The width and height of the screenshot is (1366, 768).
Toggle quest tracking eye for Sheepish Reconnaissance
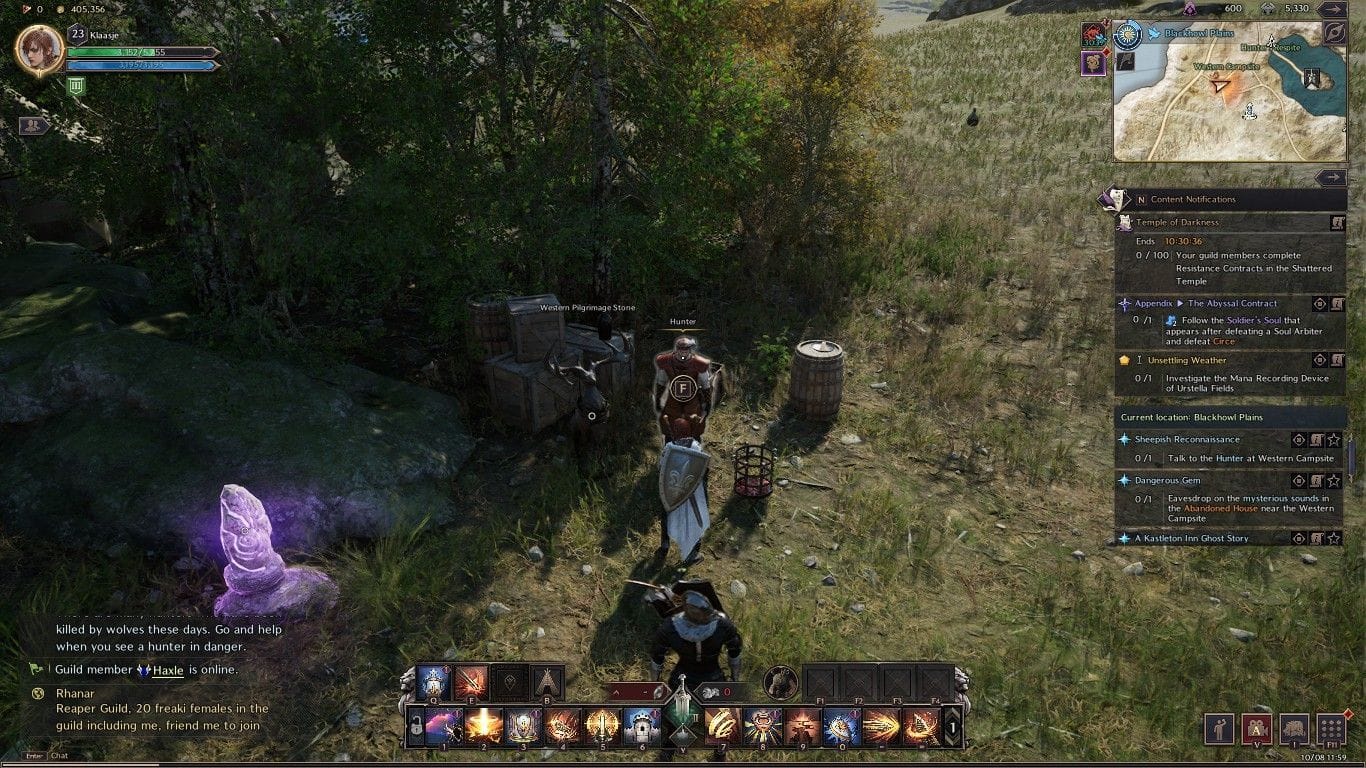(1298, 440)
